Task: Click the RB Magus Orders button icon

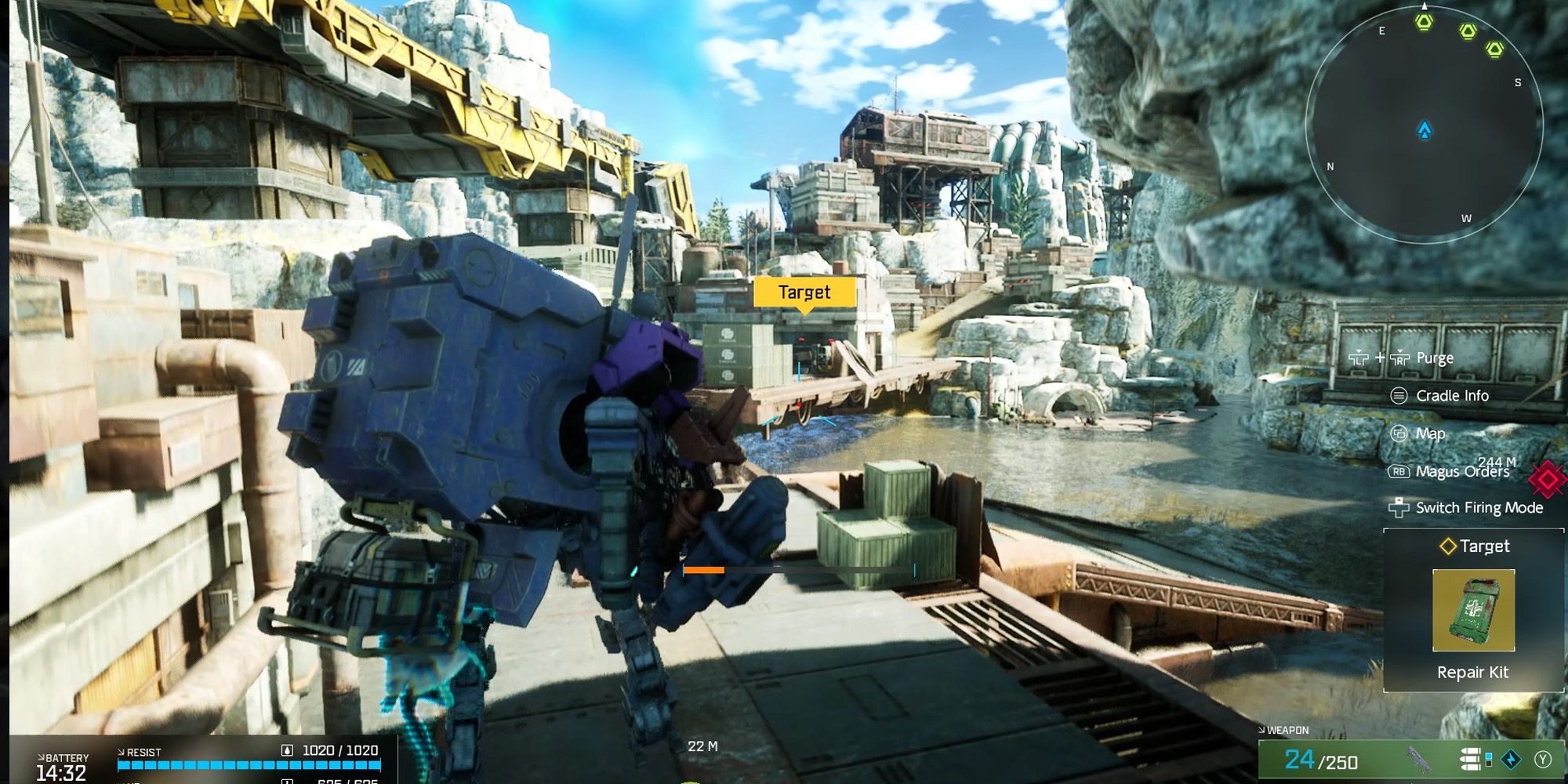Action: tap(1399, 472)
